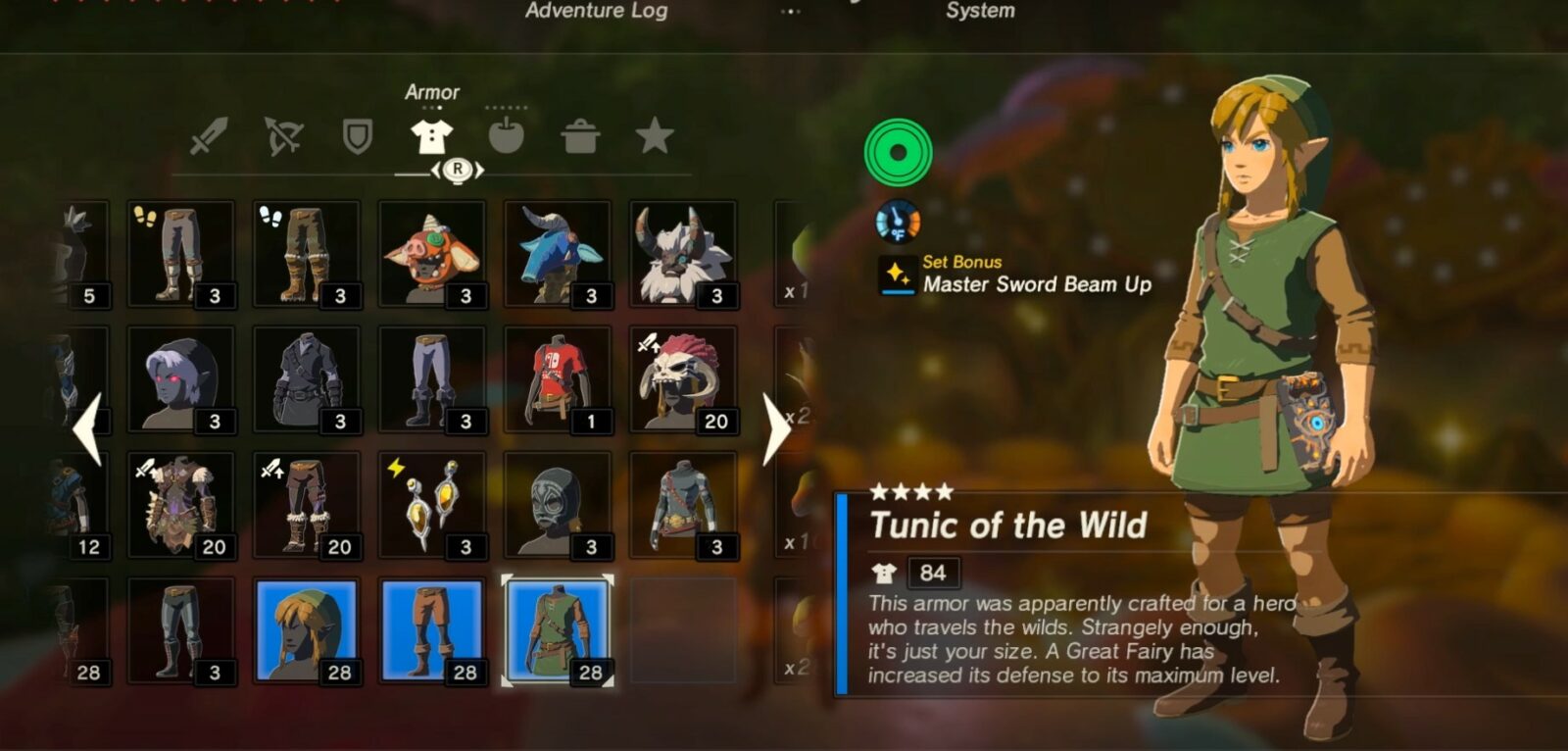Image resolution: width=1568 pixels, height=751 pixels.
Task: Select the yellow Thunder Helm earrings slot
Action: tap(432, 506)
